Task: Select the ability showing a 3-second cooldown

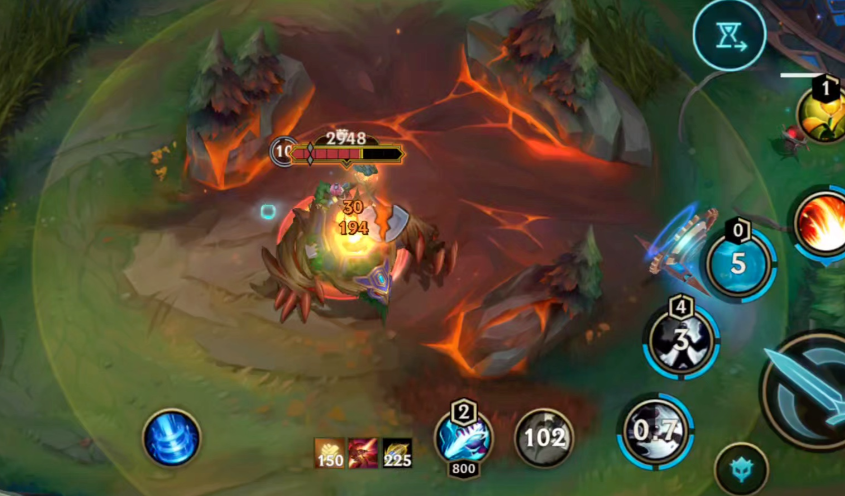Action: point(682,339)
